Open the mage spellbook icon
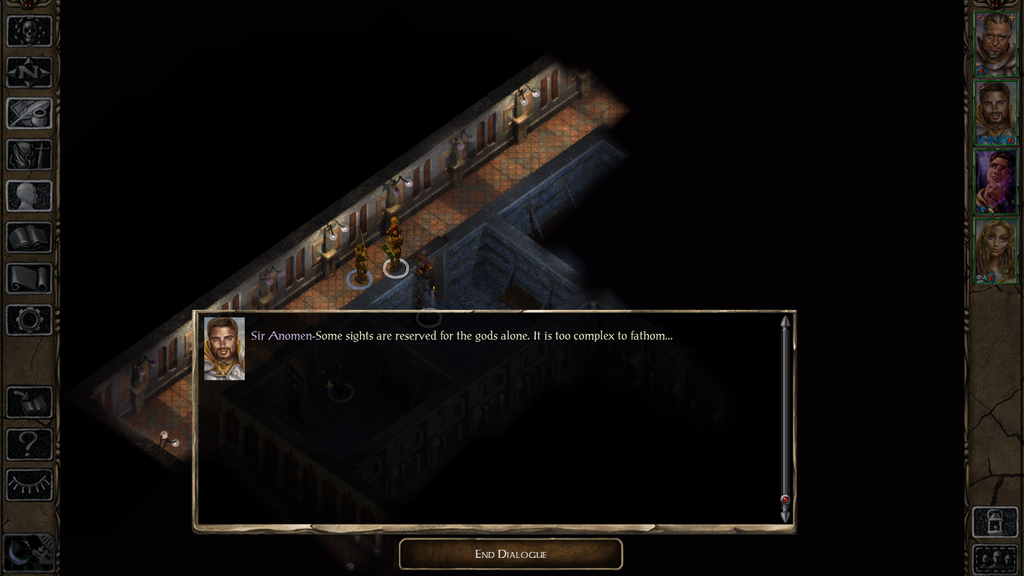1024x576 pixels. 29,237
